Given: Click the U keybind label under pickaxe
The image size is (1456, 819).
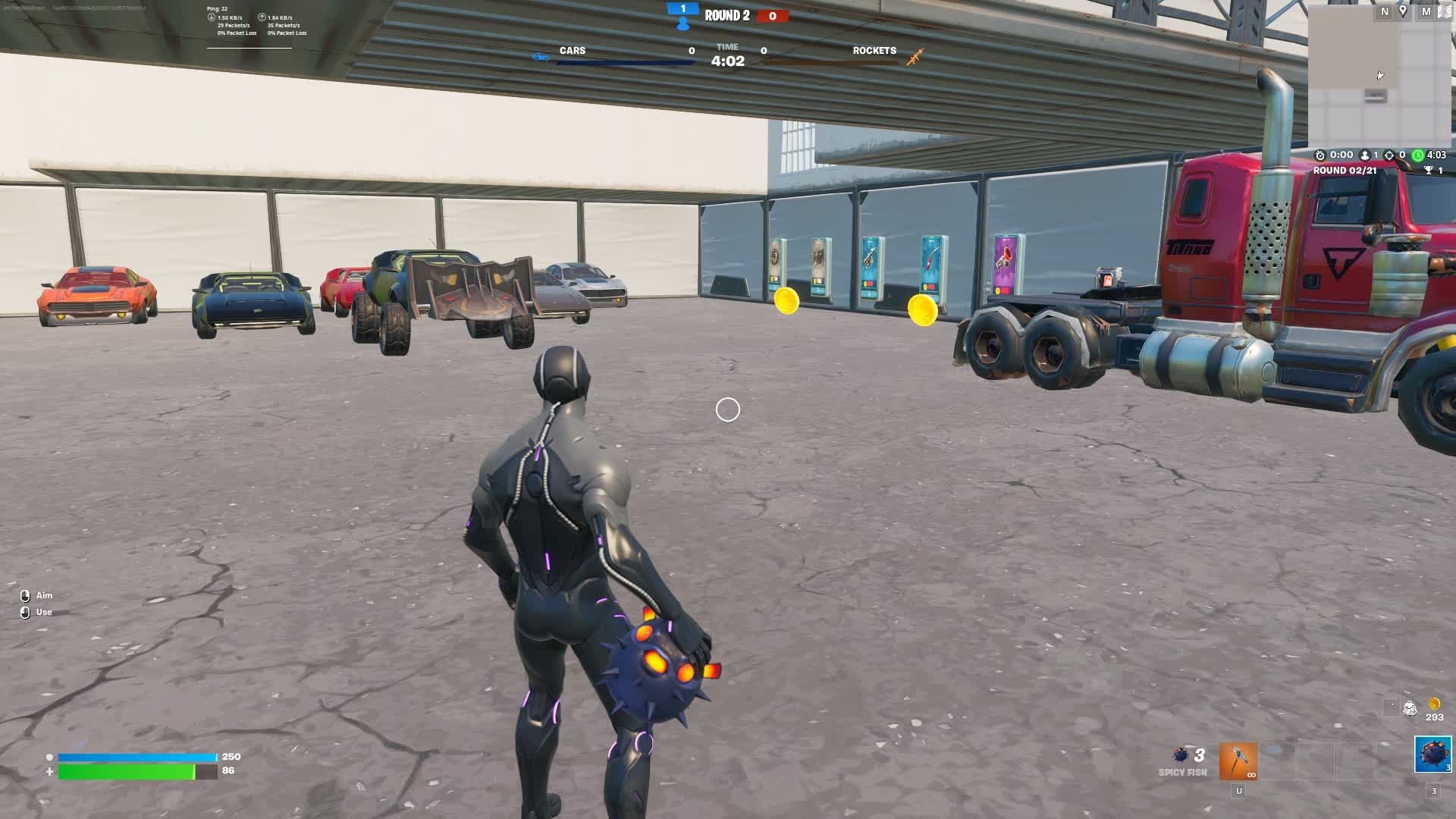Looking at the screenshot, I should pos(1238,791).
